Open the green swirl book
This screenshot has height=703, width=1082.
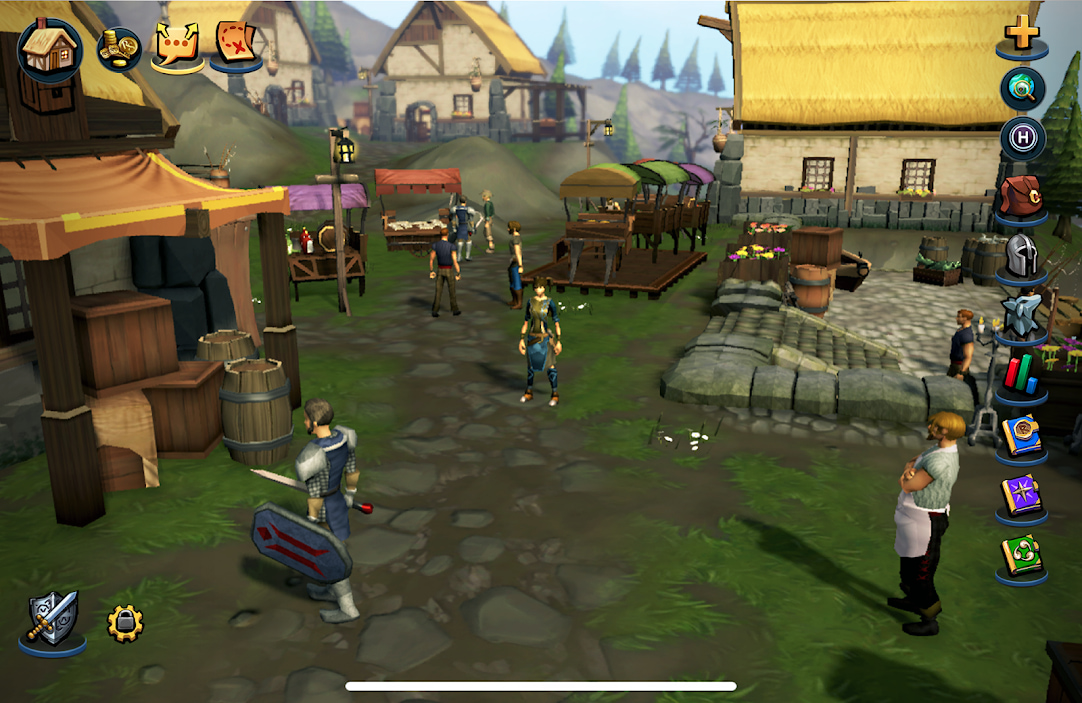(1021, 556)
